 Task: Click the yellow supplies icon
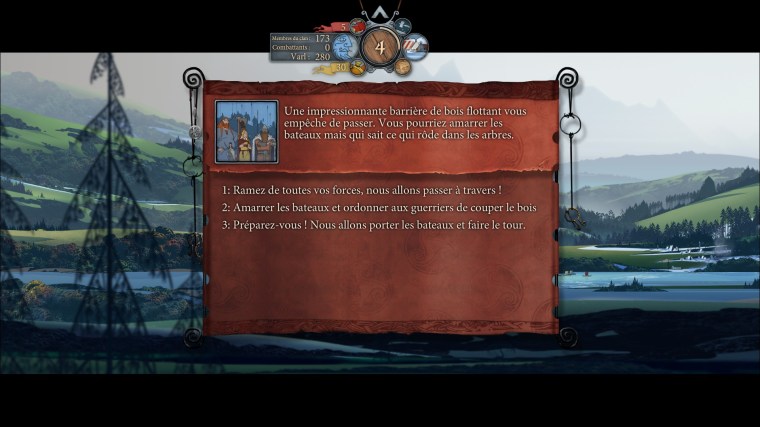[x=356, y=68]
